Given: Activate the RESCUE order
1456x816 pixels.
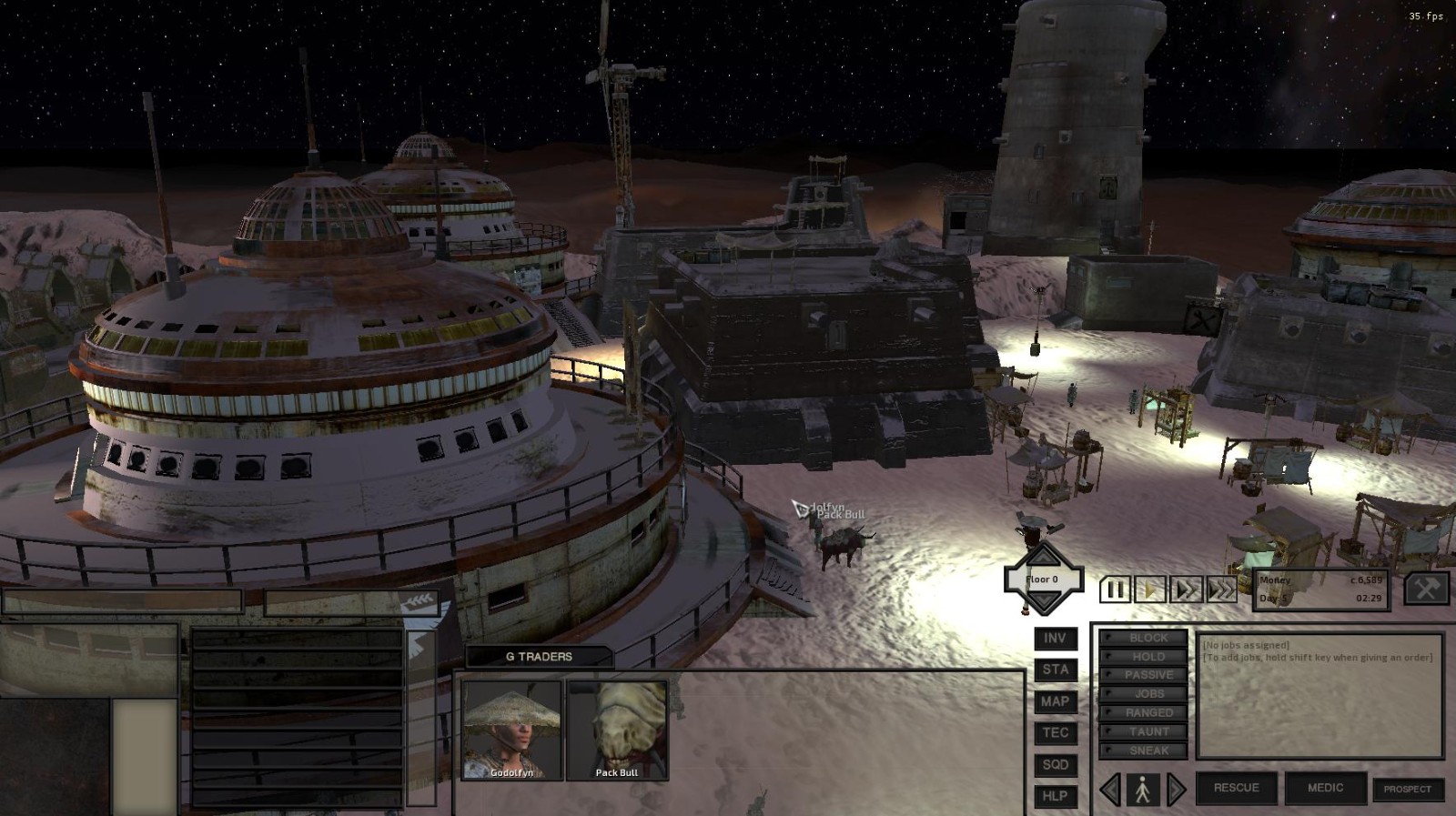Looking at the screenshot, I should tap(1236, 788).
